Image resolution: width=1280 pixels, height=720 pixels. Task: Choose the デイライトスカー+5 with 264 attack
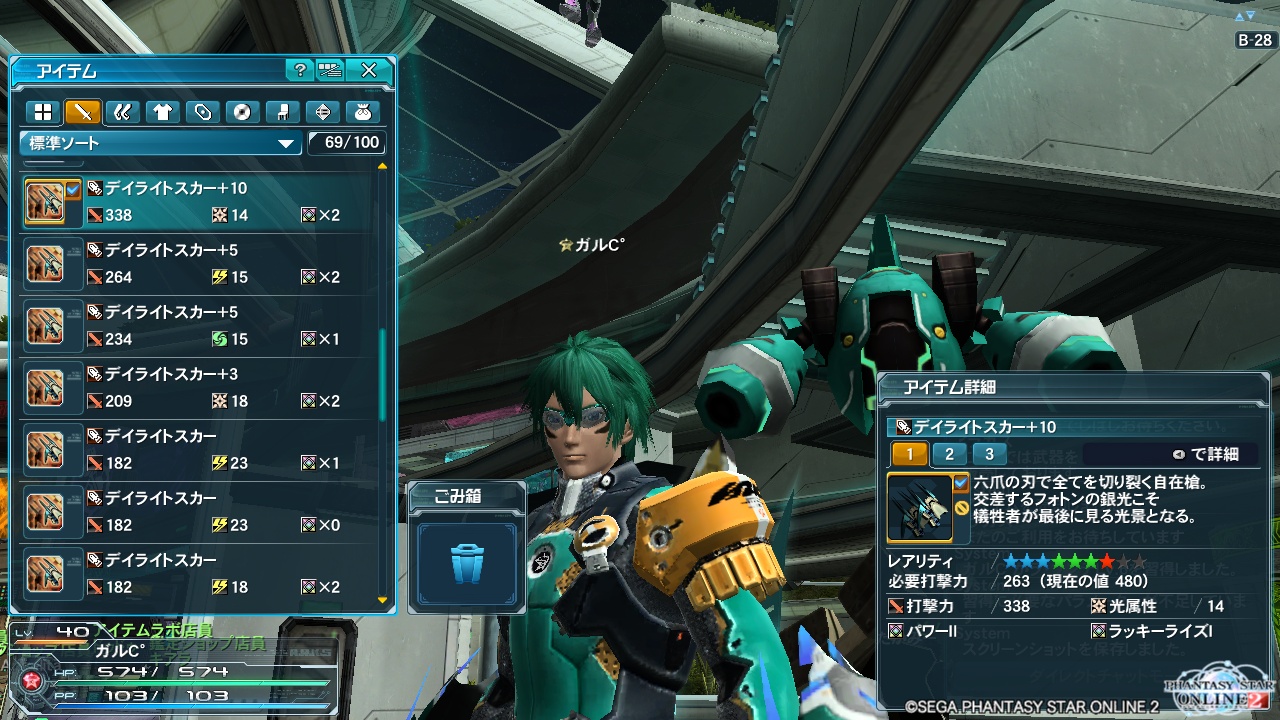(200, 264)
